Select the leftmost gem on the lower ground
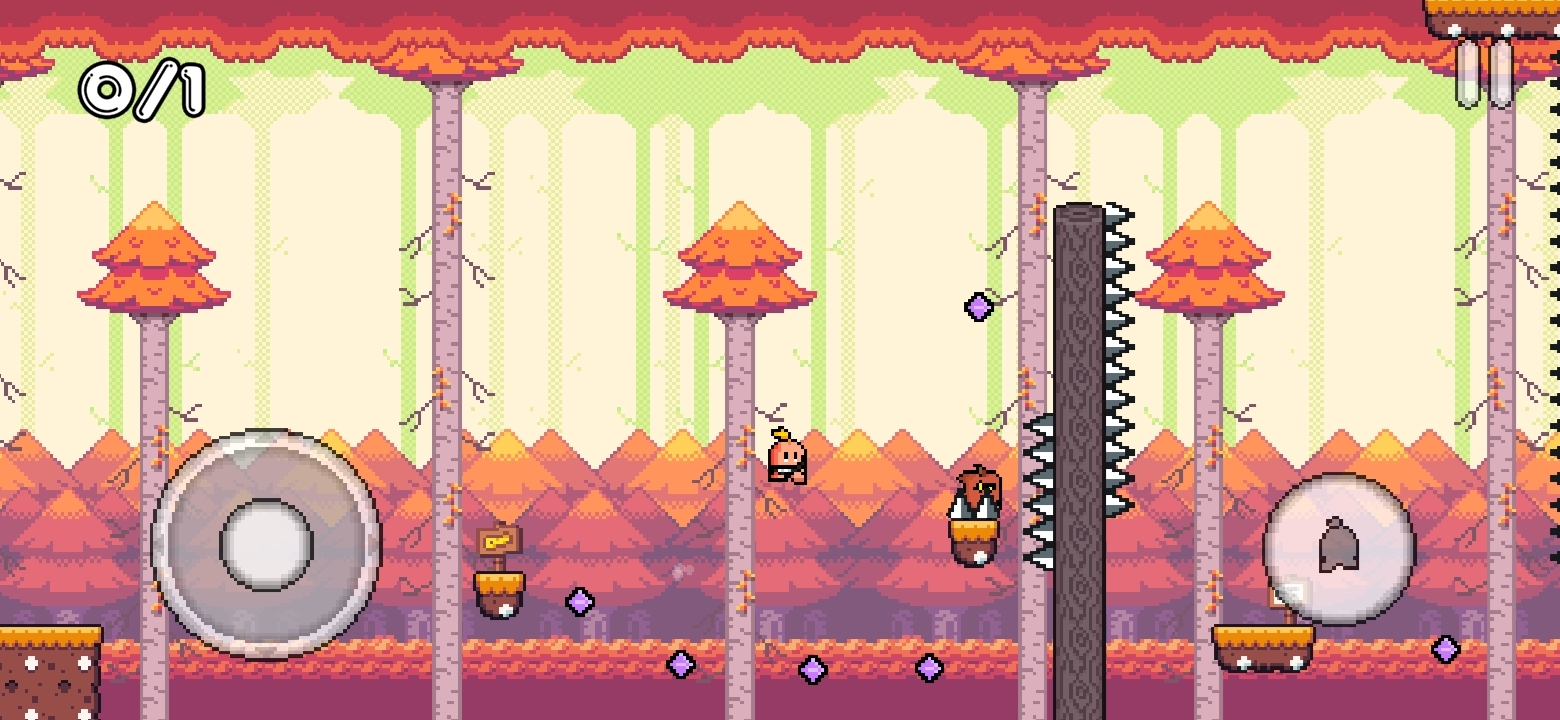This screenshot has height=720, width=1560. [683, 664]
